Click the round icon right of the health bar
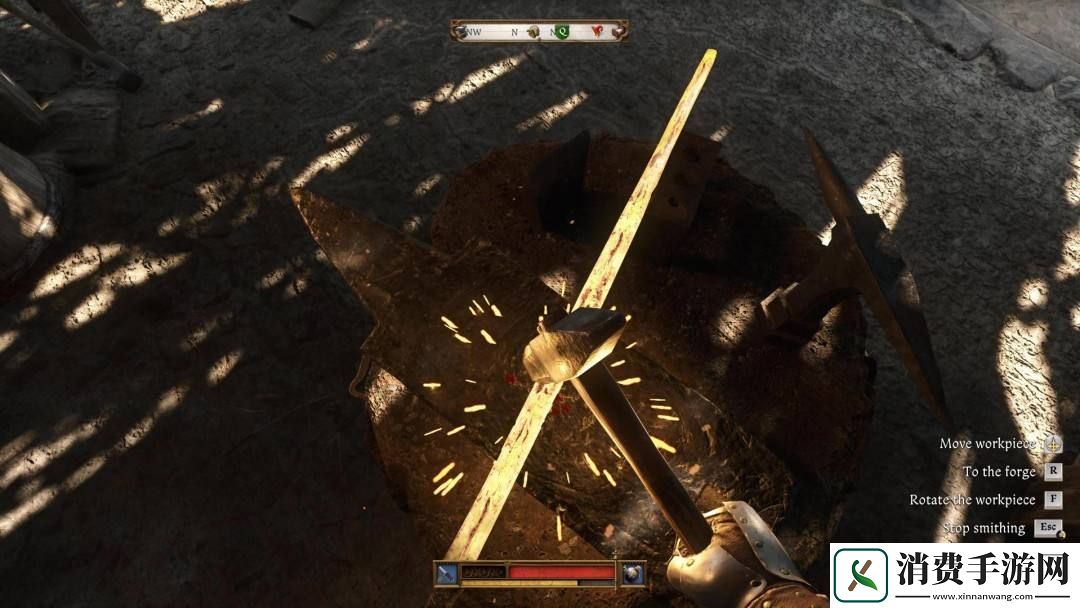The width and height of the screenshot is (1080, 608). coord(632,574)
